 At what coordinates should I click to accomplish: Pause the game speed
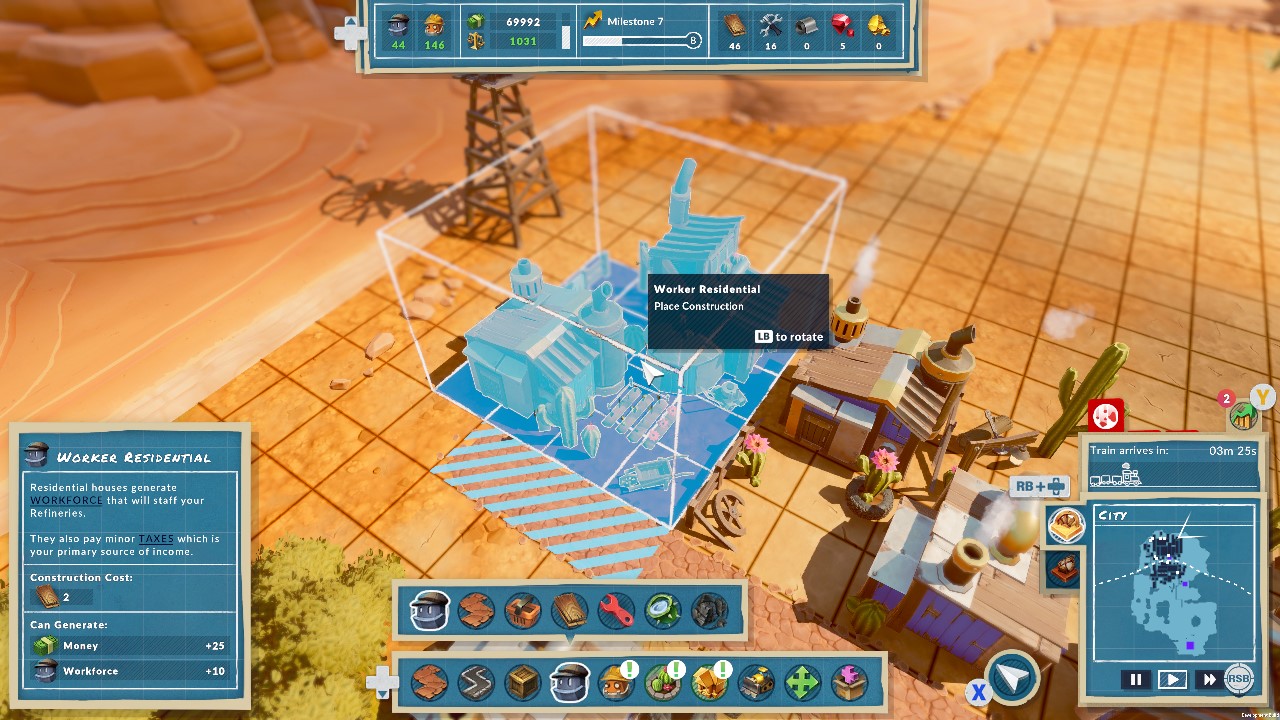[x=1135, y=679]
